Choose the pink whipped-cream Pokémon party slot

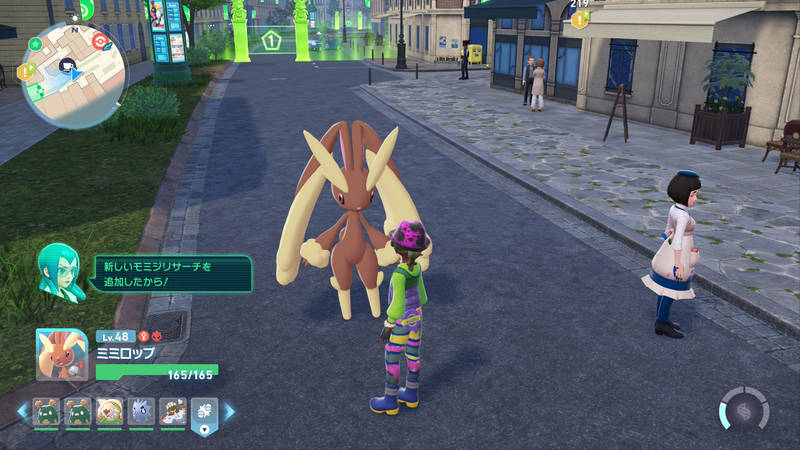(109, 411)
